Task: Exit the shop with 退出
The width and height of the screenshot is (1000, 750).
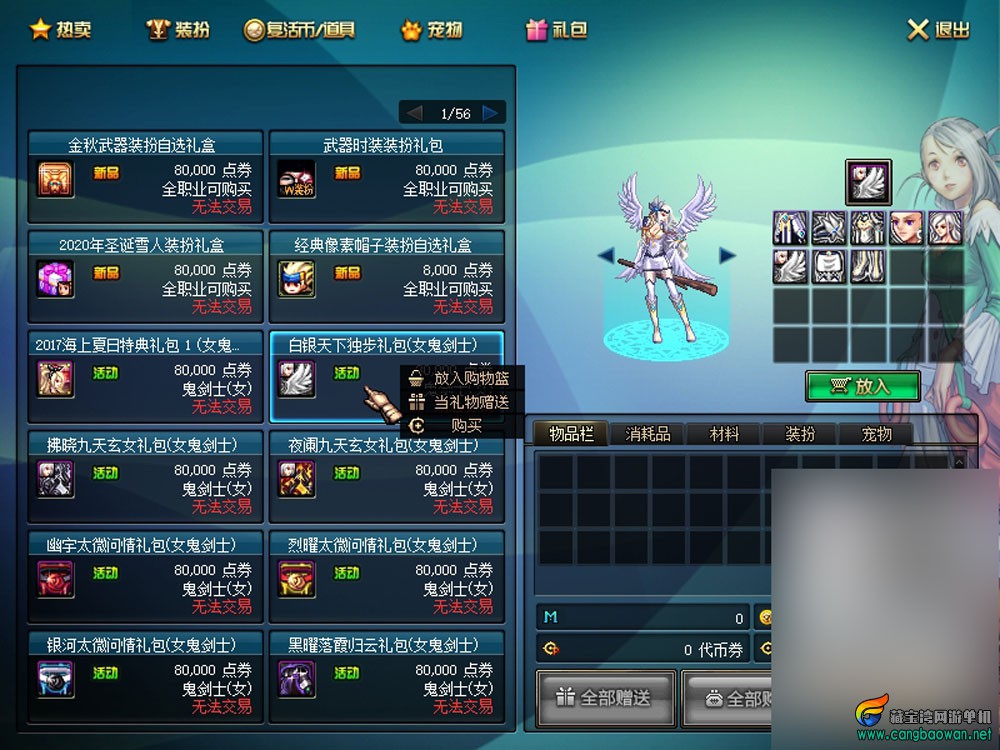Action: point(938,30)
